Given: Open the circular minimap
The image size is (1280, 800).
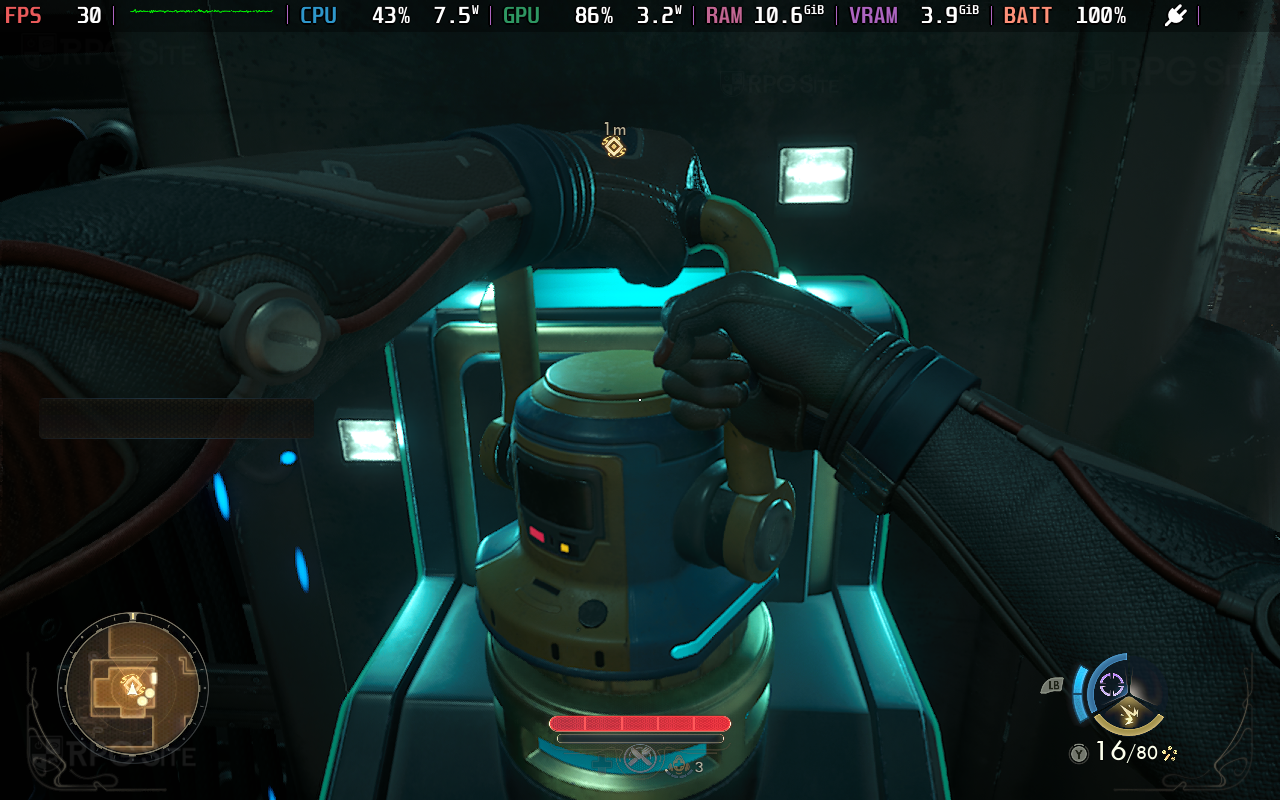Looking at the screenshot, I should click(x=132, y=686).
